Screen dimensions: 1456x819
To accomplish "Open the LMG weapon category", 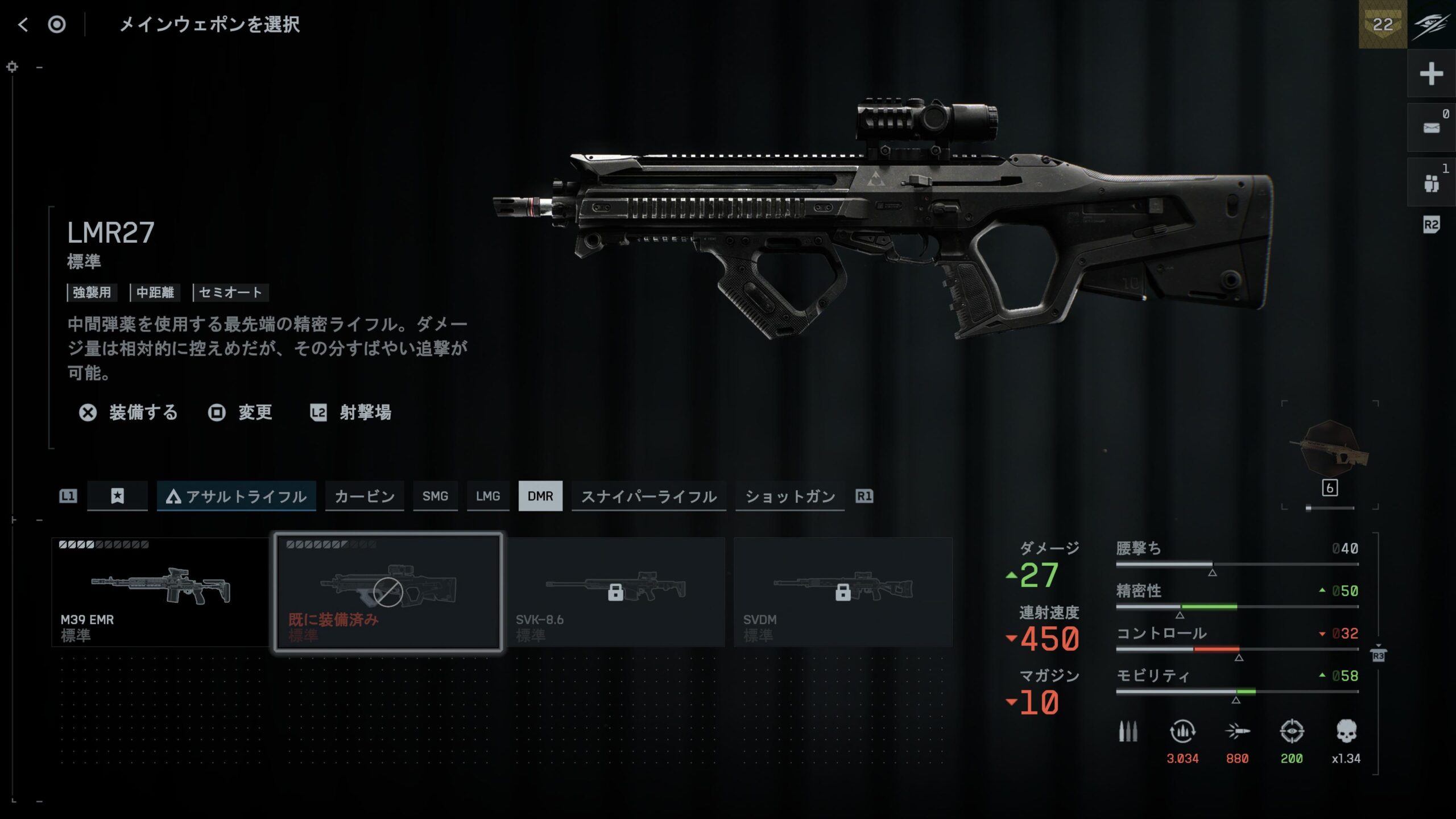I will [x=488, y=497].
